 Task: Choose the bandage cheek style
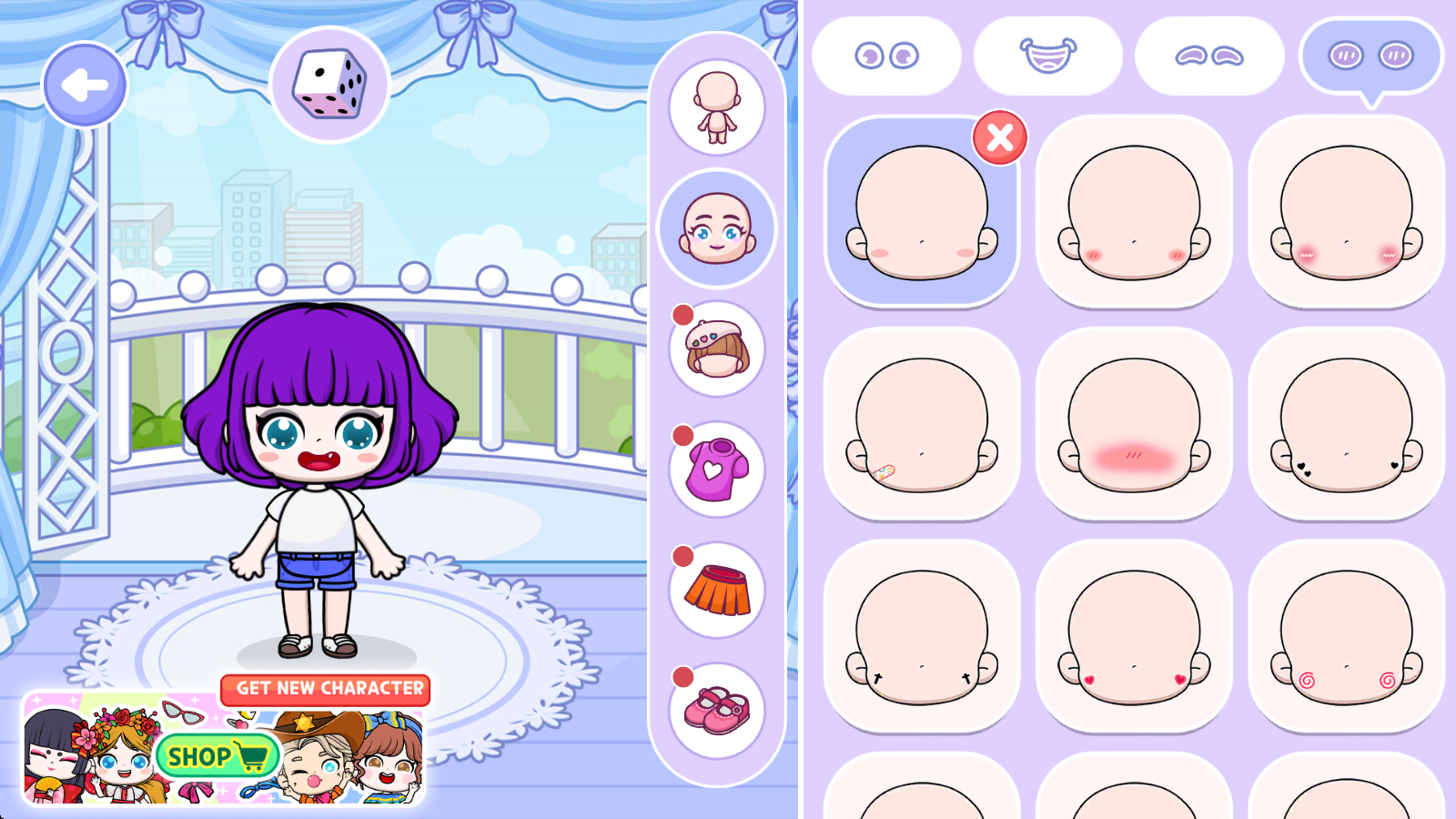tap(922, 424)
